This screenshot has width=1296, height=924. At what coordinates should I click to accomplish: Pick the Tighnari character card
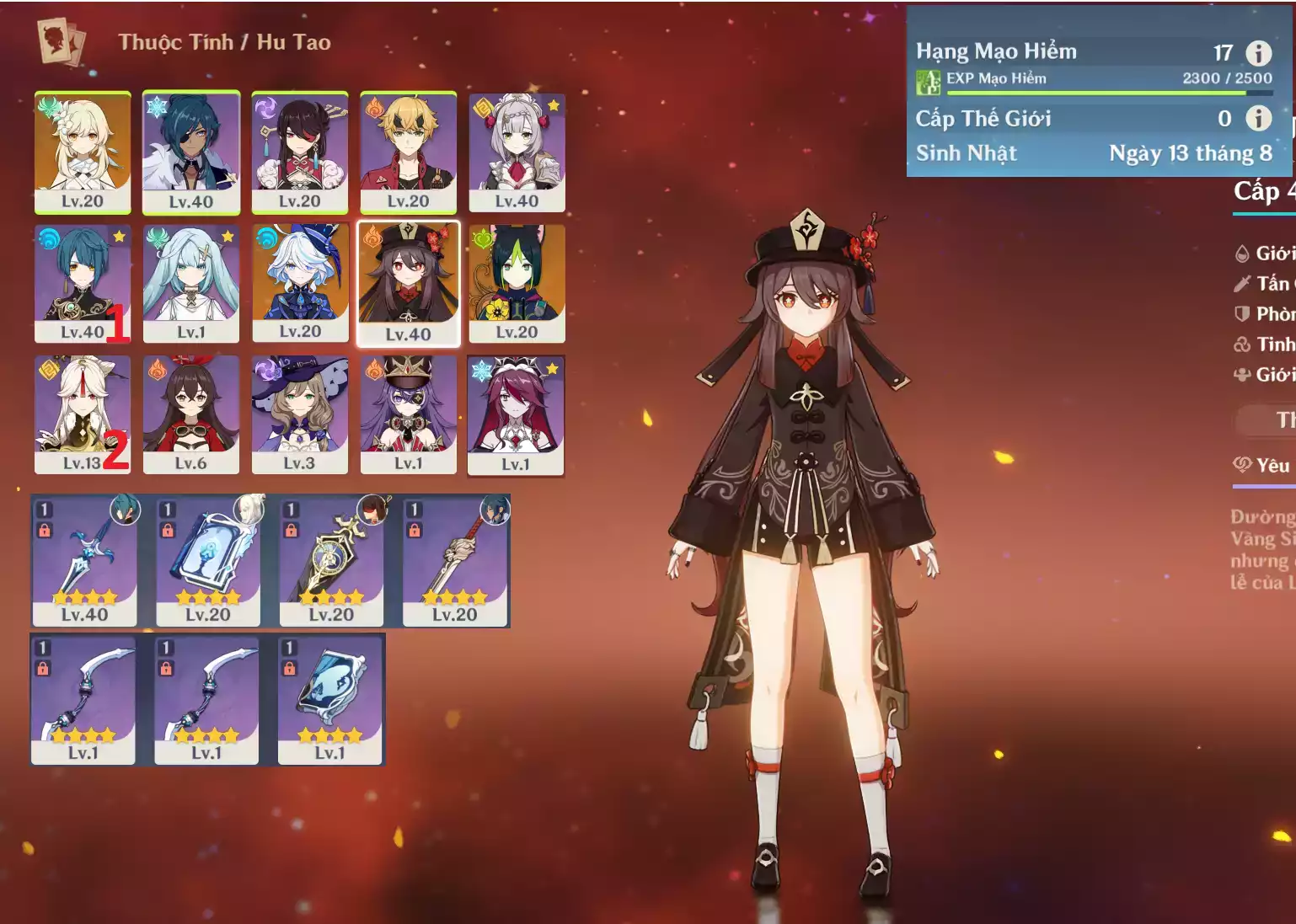point(517,283)
